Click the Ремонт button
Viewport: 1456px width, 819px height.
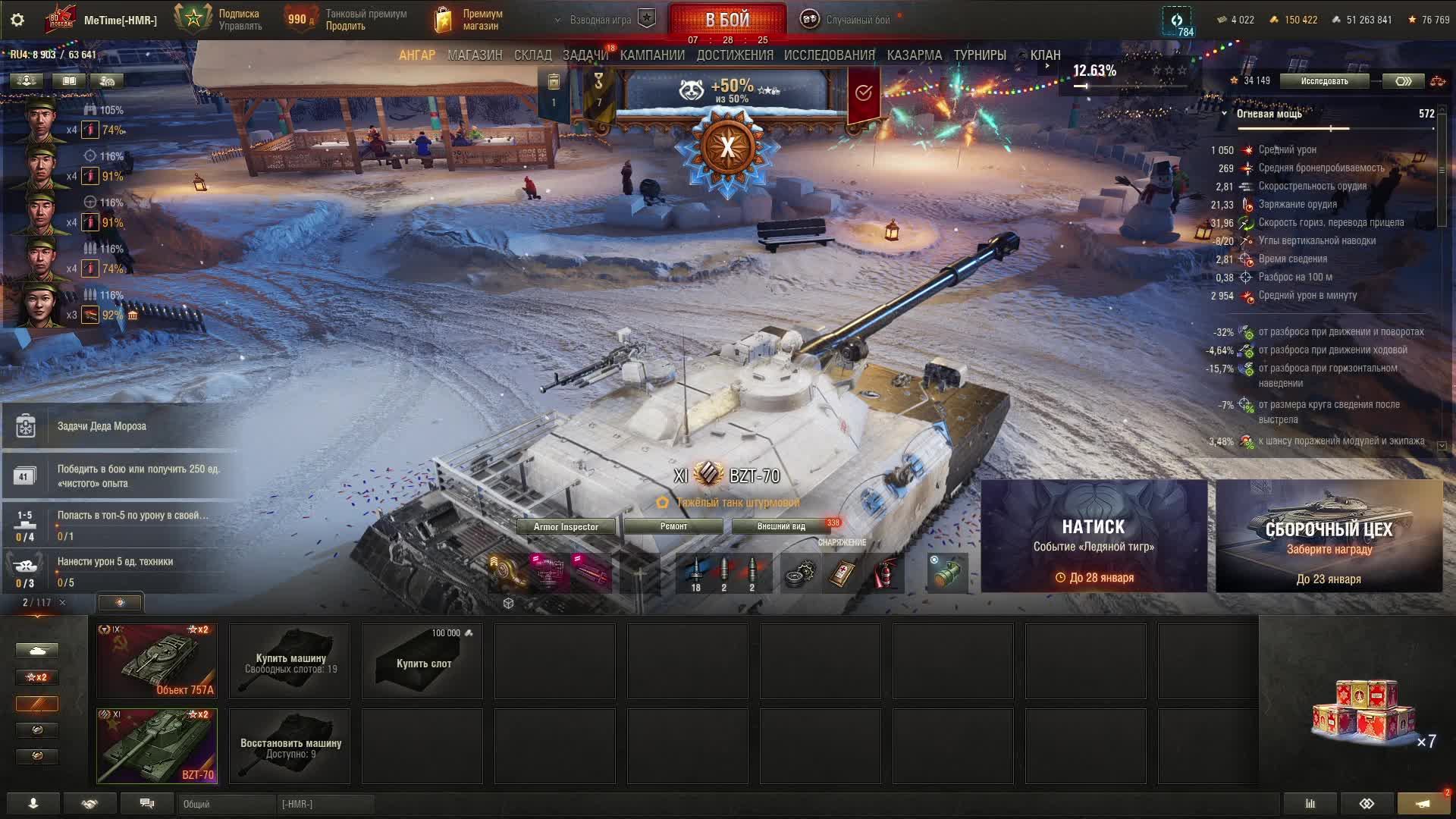(673, 526)
